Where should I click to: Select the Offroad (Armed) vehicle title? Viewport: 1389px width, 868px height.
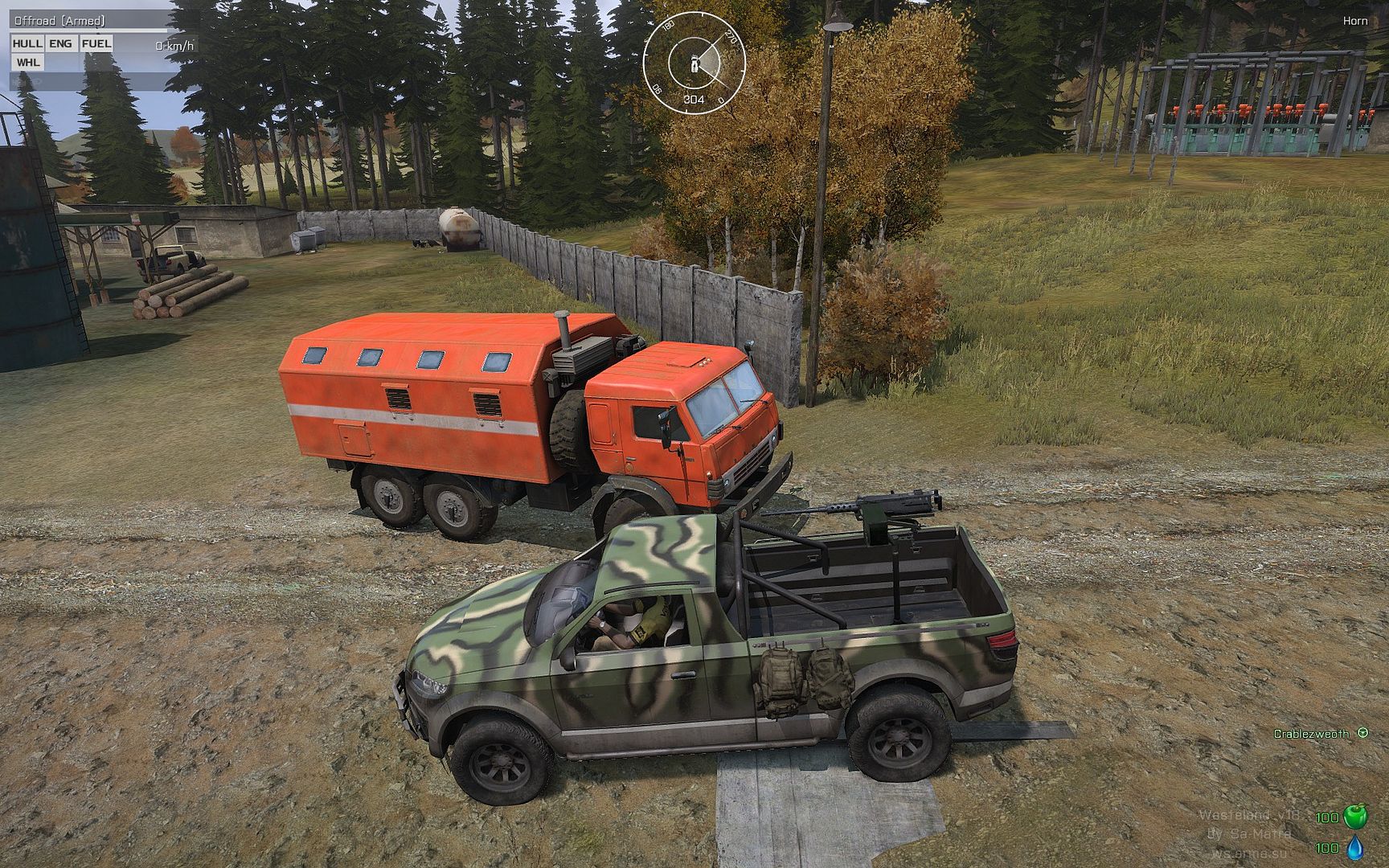click(59, 21)
